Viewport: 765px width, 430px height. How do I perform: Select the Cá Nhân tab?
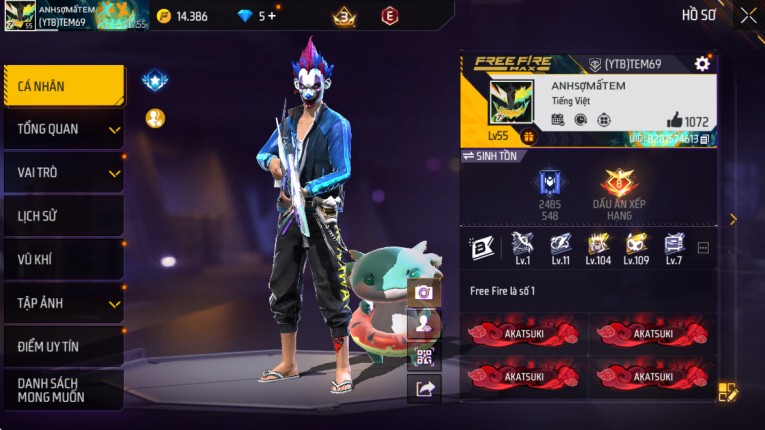pos(63,86)
